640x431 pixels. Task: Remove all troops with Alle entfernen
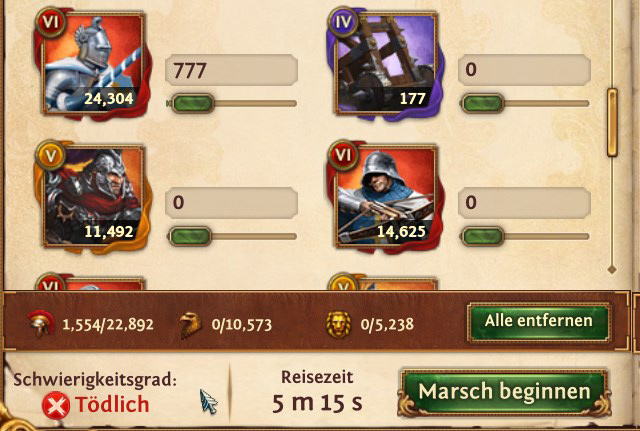click(538, 321)
